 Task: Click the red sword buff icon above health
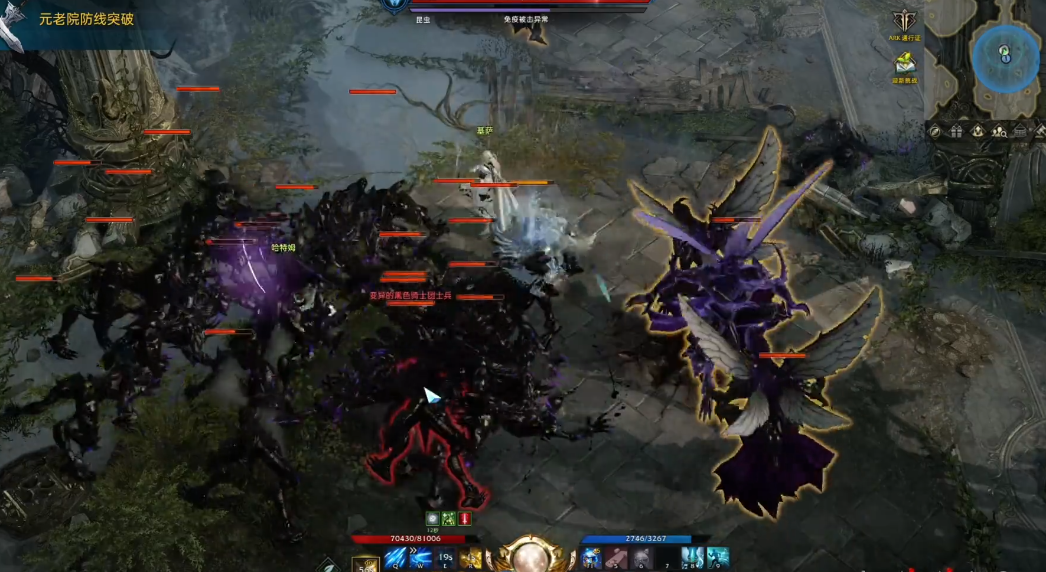pyautogui.click(x=465, y=518)
